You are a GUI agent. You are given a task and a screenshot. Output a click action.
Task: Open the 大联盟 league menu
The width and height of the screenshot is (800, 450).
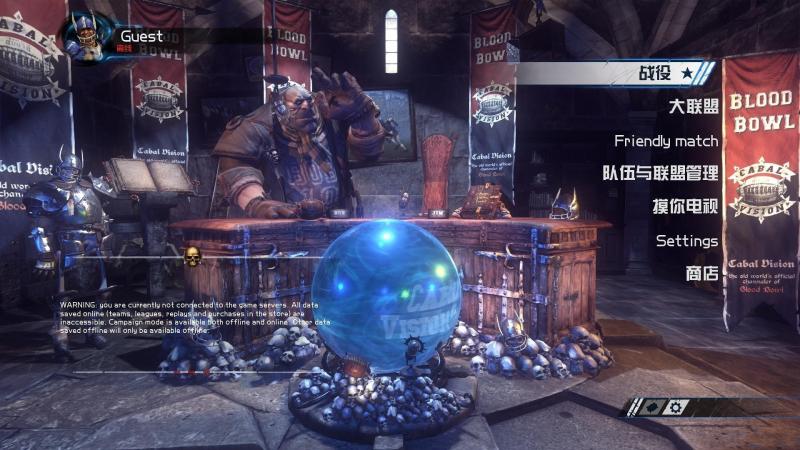click(x=693, y=107)
